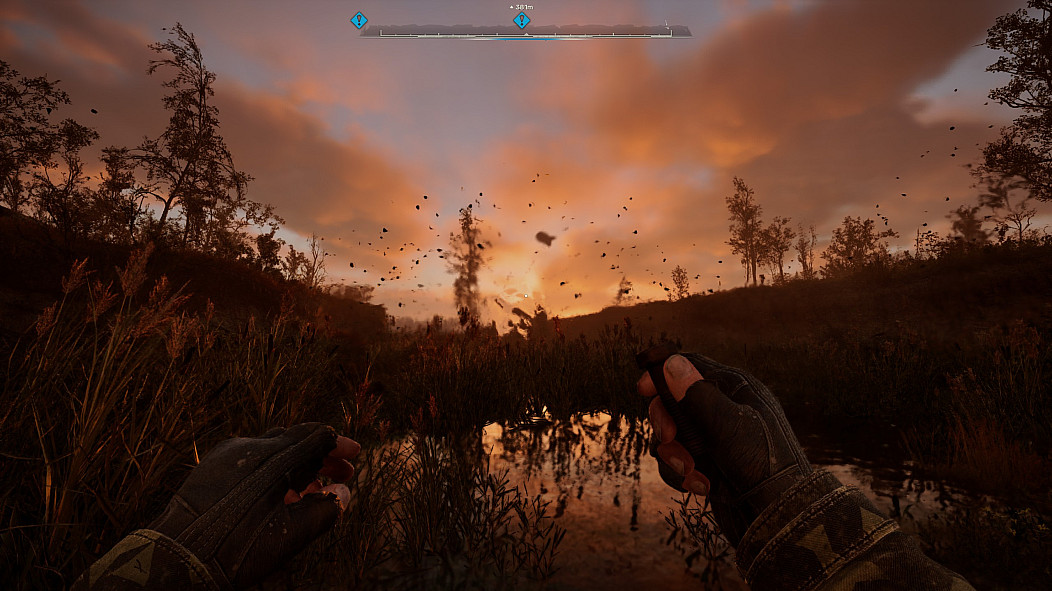The width and height of the screenshot is (1052, 591).
Task: Select the quest marker showing 381m distance
Action: tap(521, 20)
